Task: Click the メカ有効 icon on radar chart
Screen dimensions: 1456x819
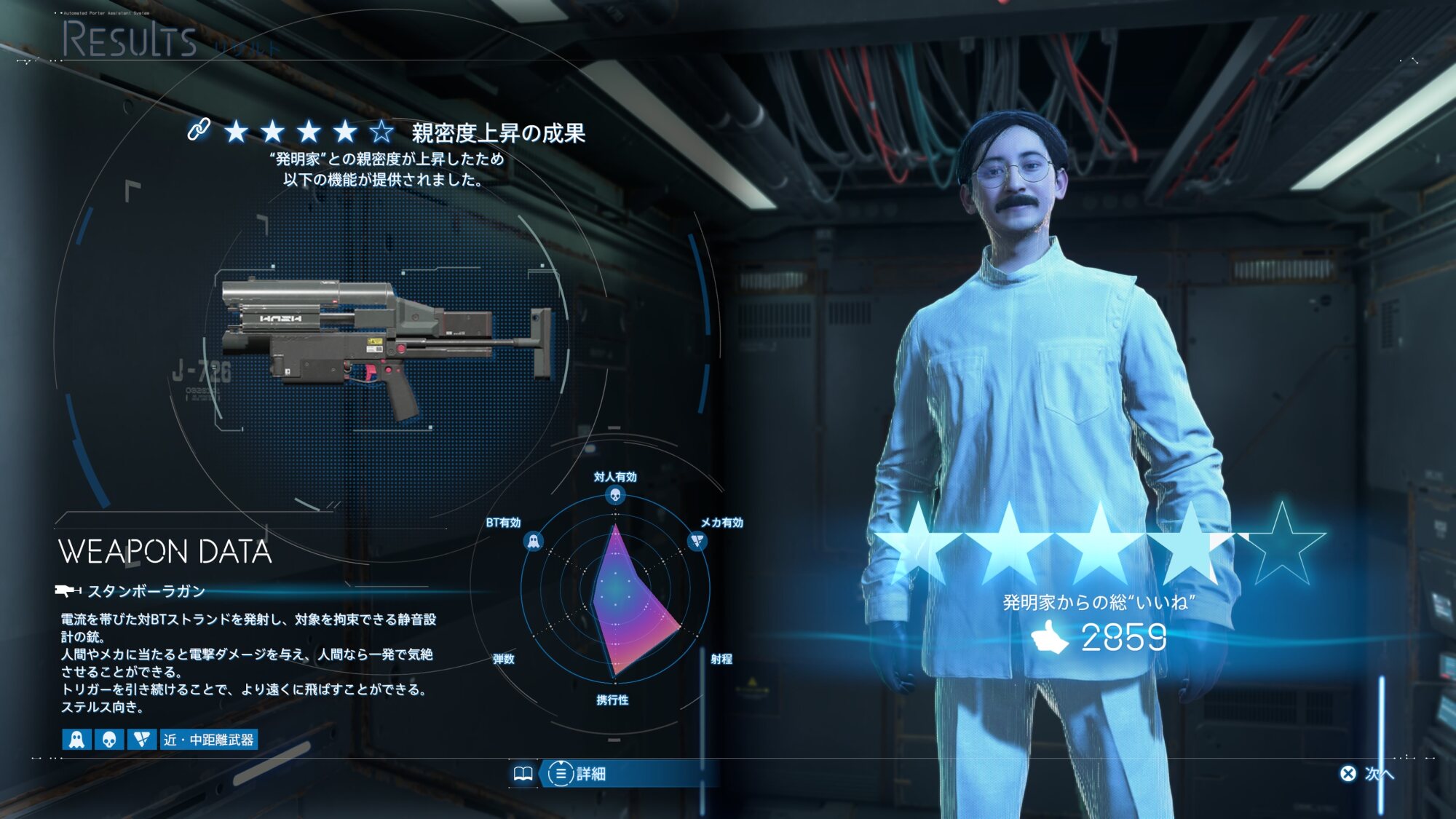Action: tap(697, 542)
